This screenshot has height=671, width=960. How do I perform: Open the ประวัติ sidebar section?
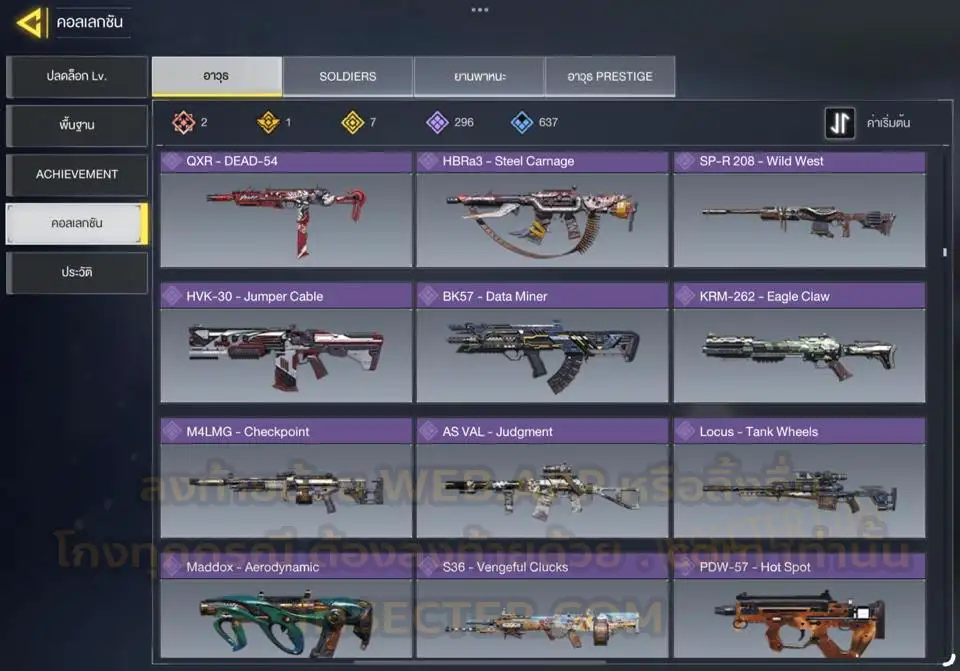pyautogui.click(x=77, y=272)
